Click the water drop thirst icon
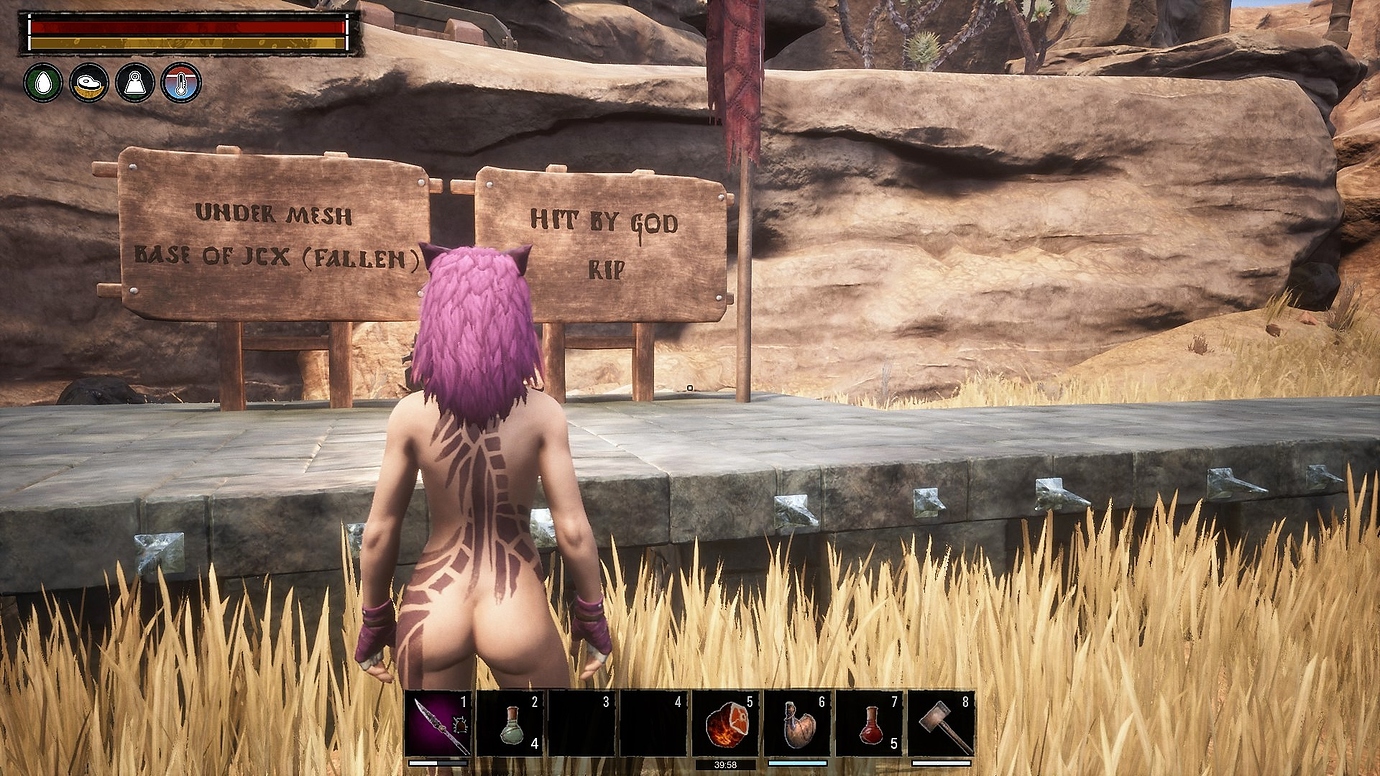Screen dimensions: 1380x776 point(43,82)
